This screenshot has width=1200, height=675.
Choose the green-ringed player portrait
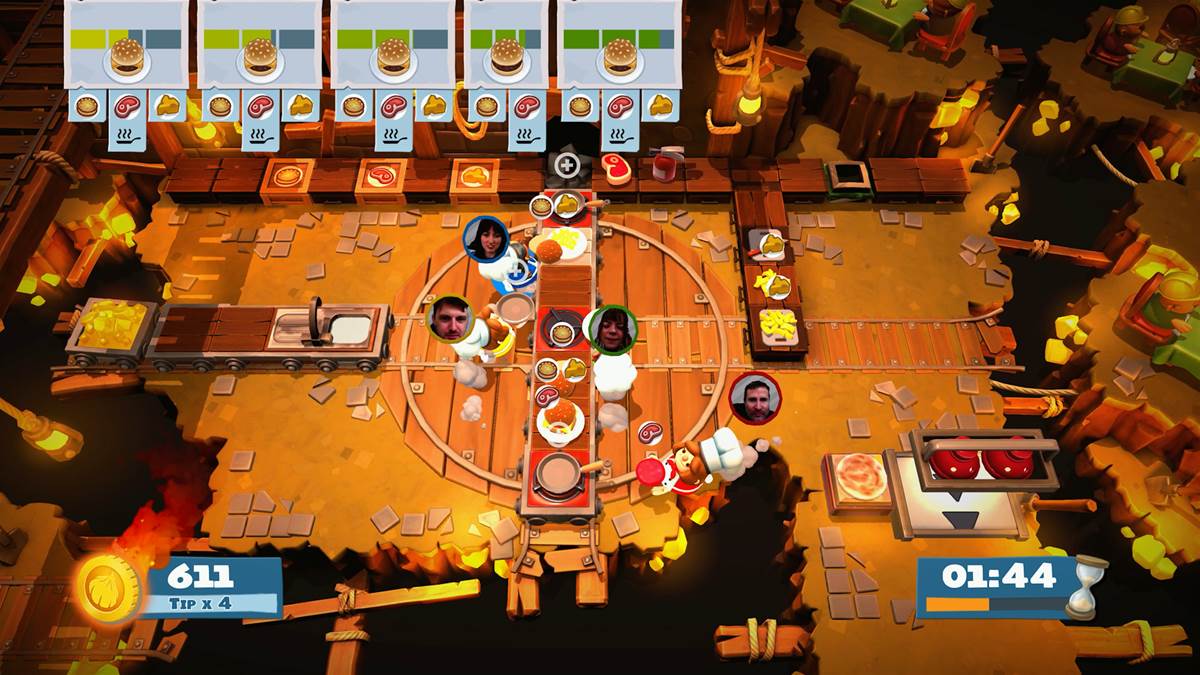pos(612,330)
